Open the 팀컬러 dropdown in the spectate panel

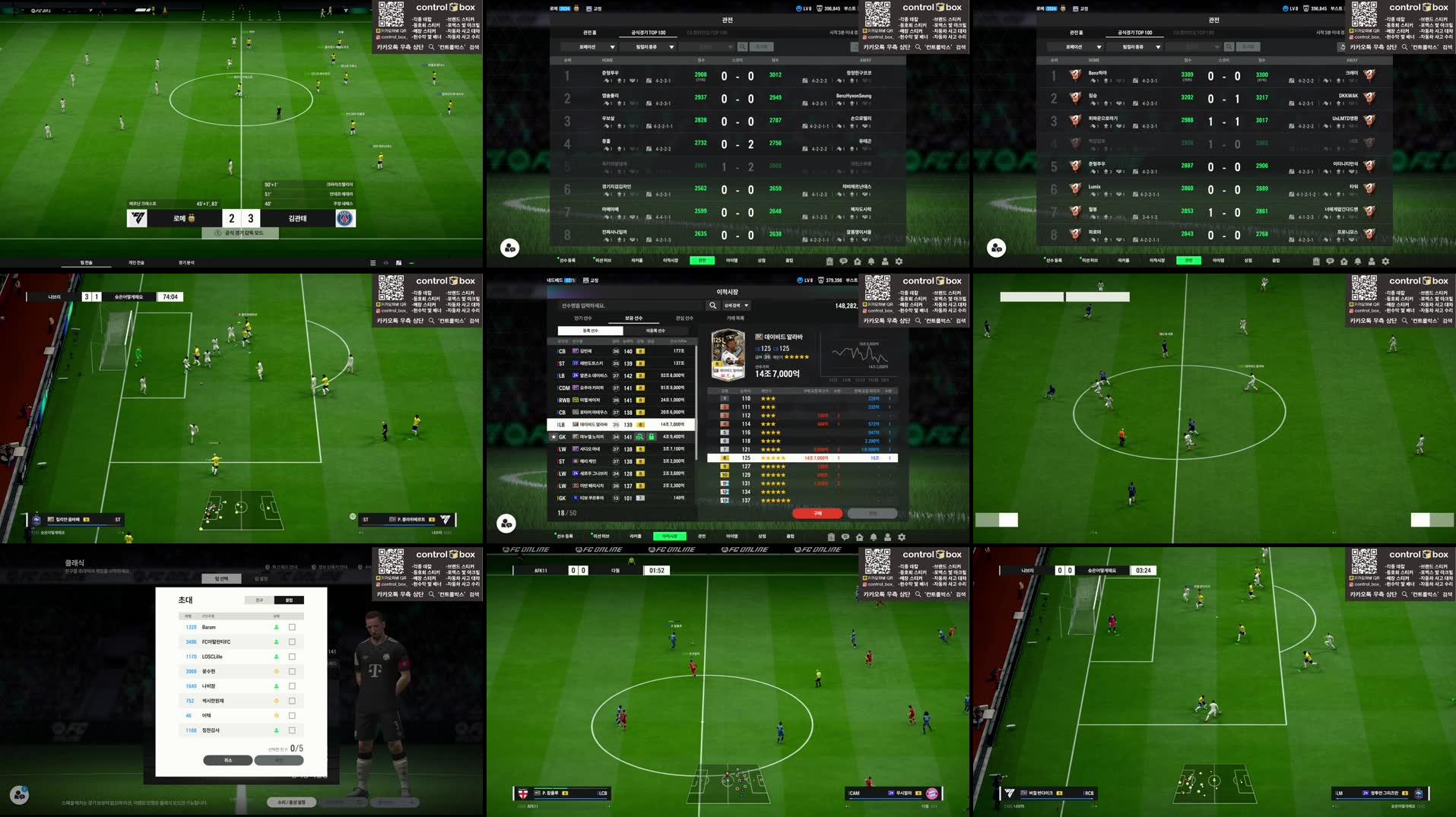(651, 46)
